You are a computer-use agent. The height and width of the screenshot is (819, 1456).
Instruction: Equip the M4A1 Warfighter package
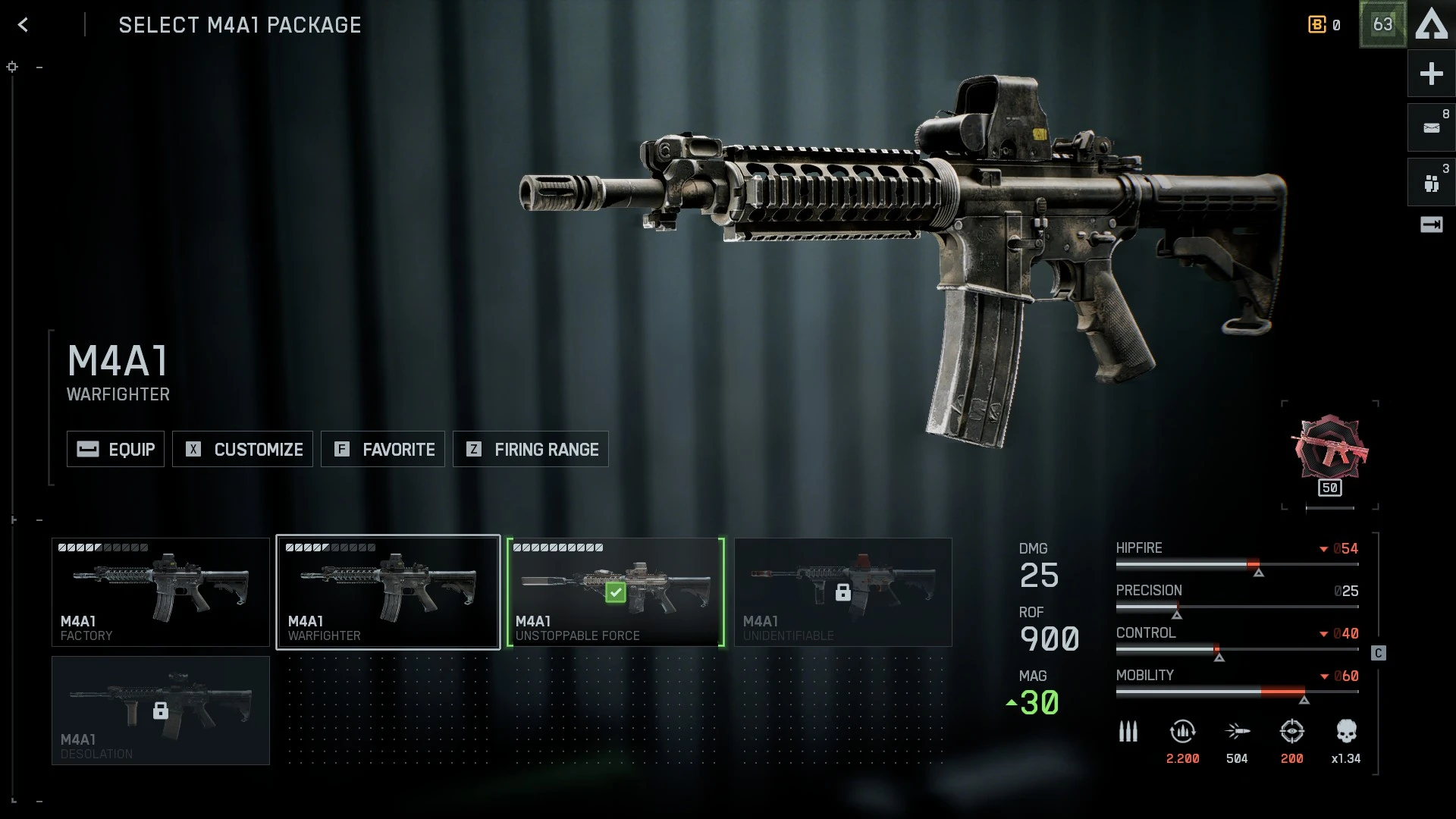(115, 449)
